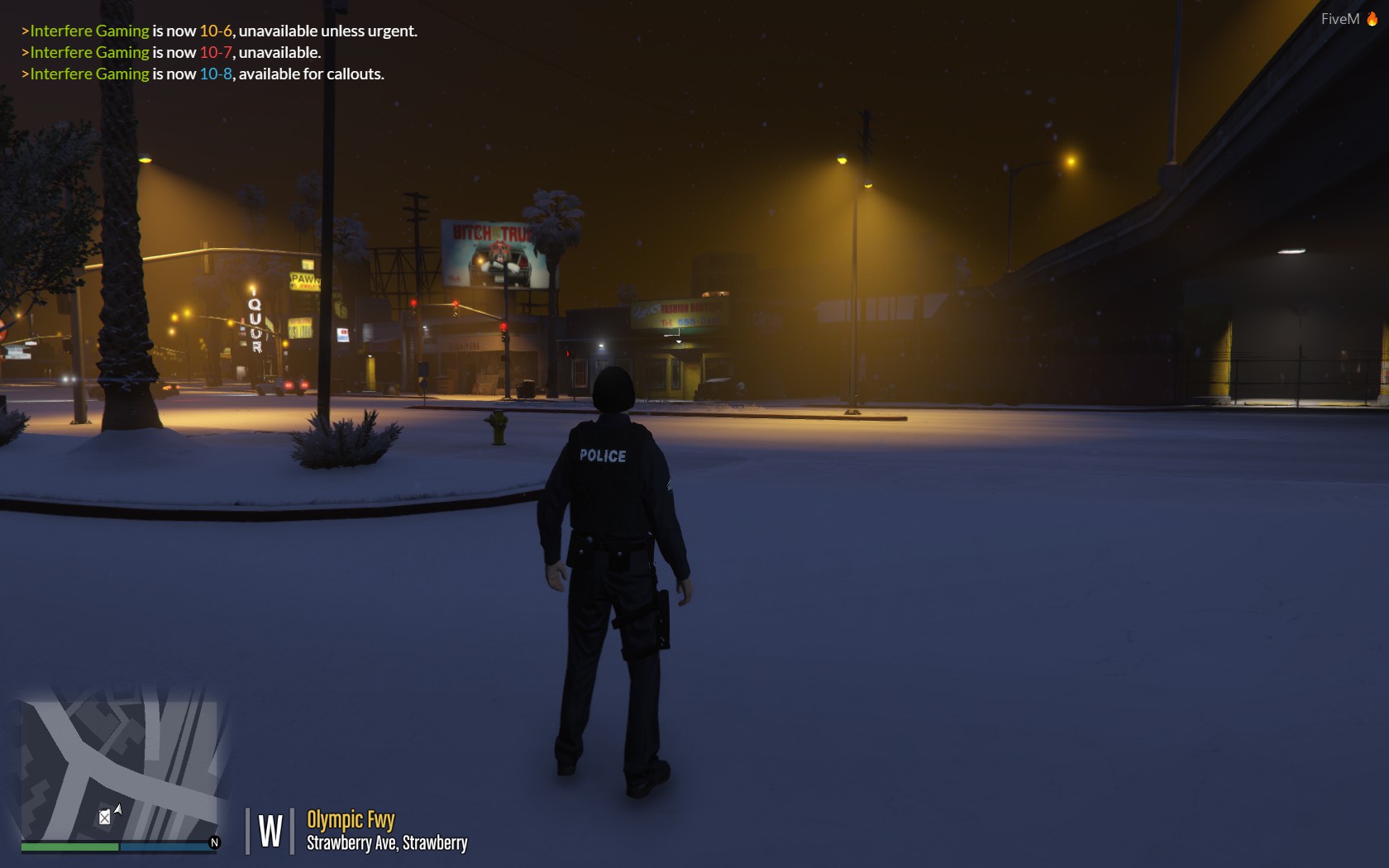Select the fuel can blip on minimap
The image size is (1389, 868).
pyautogui.click(x=105, y=815)
